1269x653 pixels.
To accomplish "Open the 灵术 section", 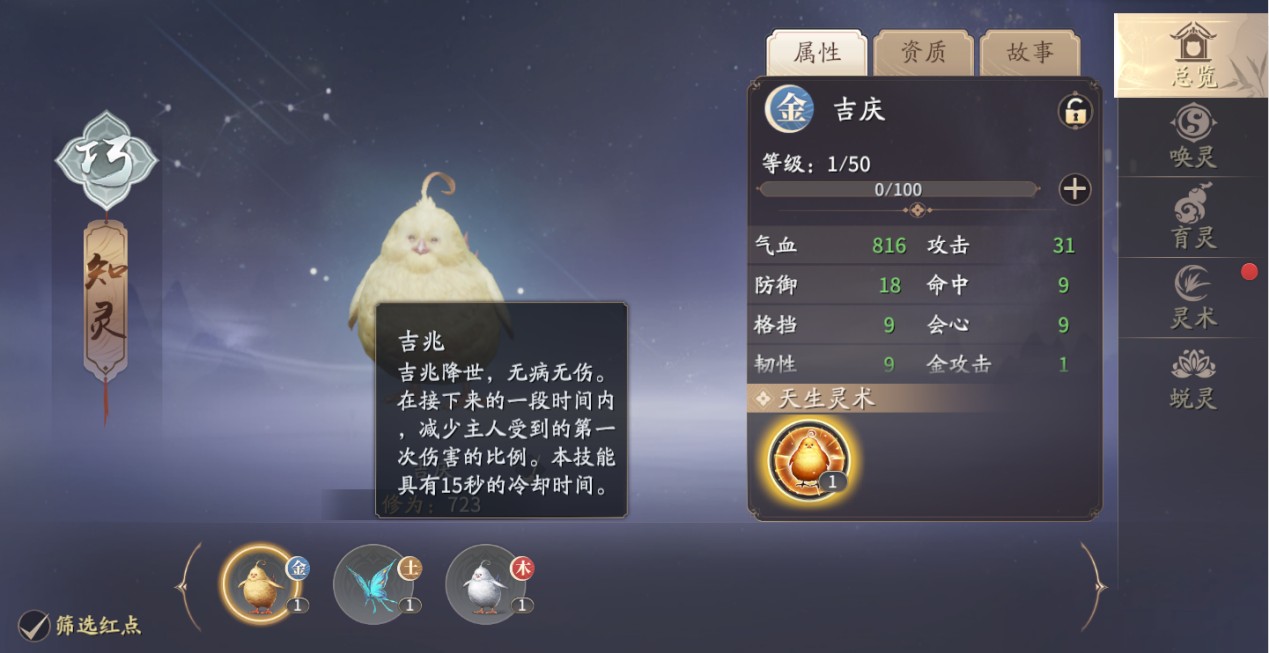I will coord(1192,298).
